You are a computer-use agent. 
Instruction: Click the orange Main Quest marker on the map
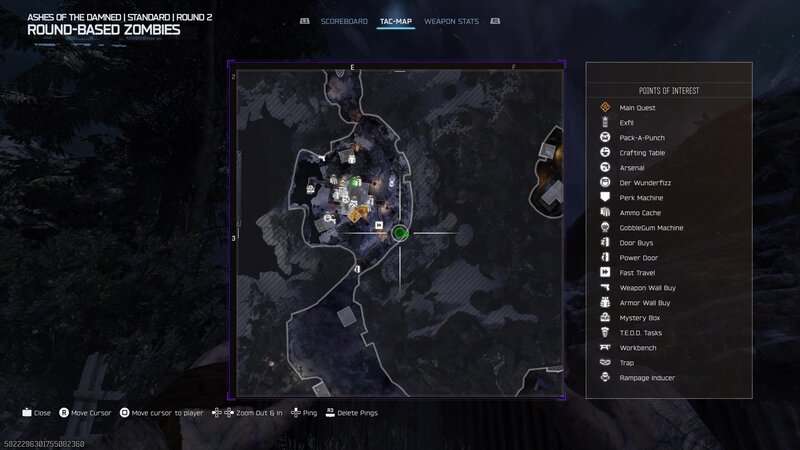(355, 213)
